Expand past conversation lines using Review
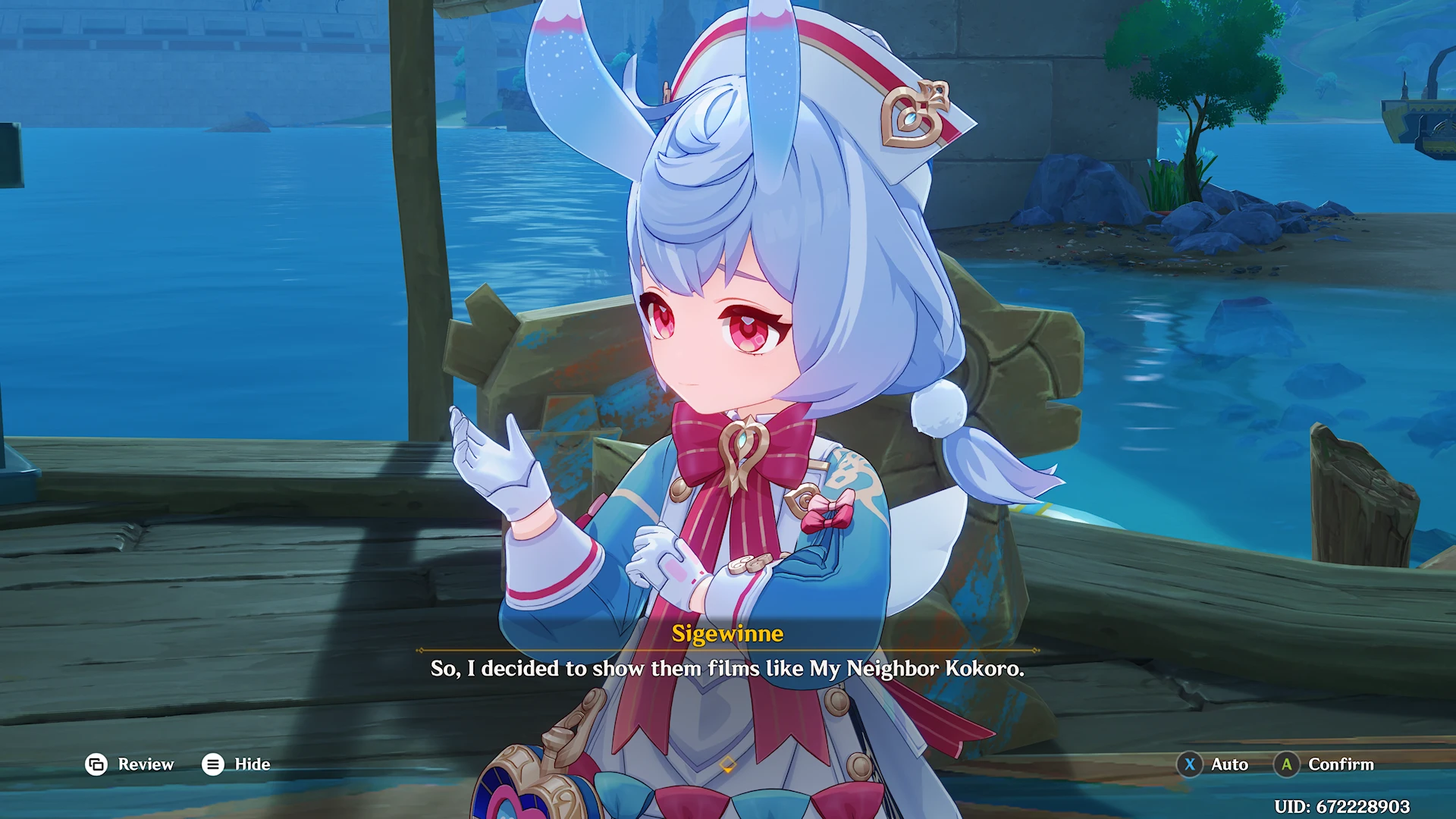This screenshot has height=819, width=1456. pyautogui.click(x=148, y=764)
